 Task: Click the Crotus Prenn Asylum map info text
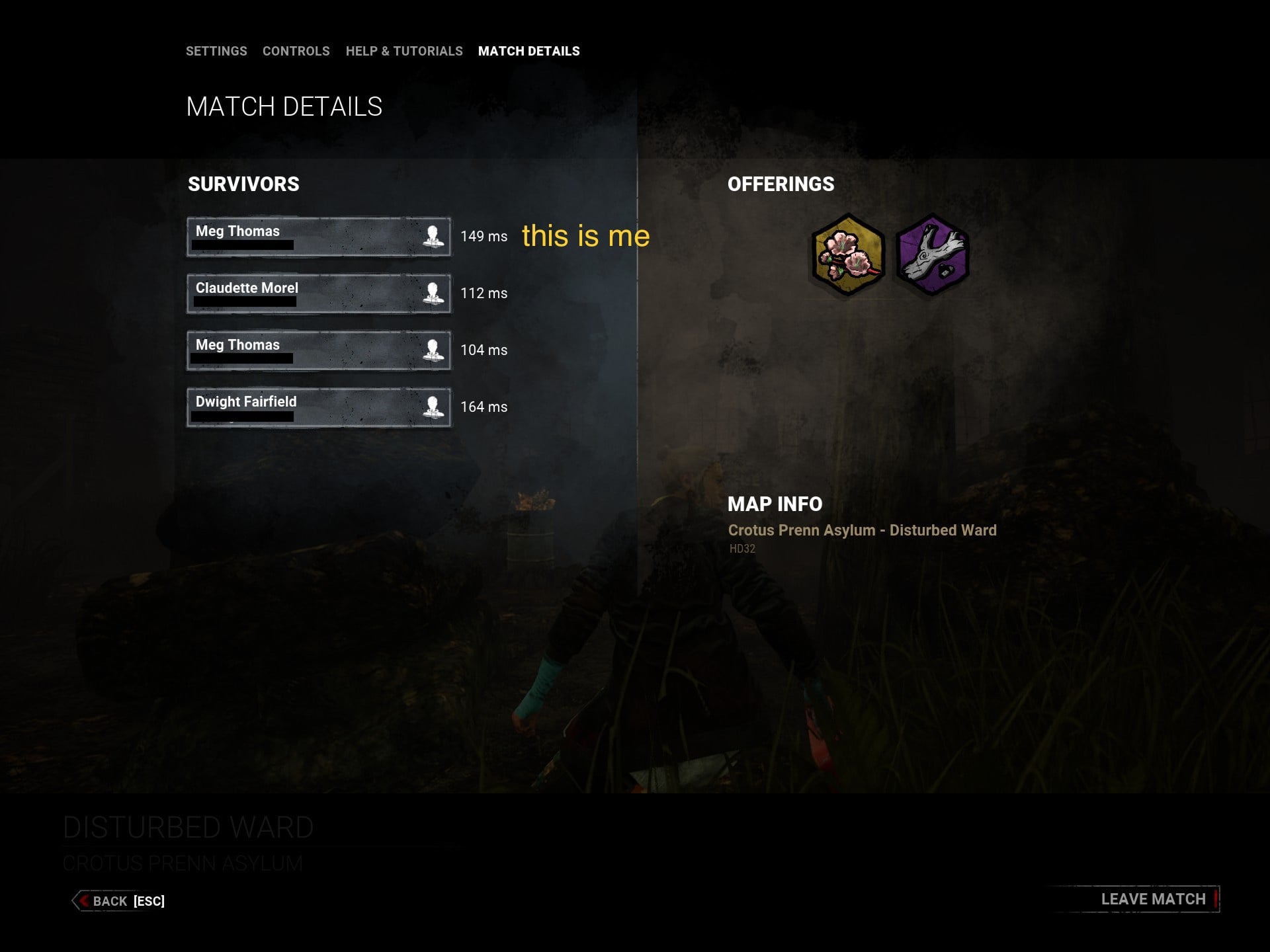862,530
